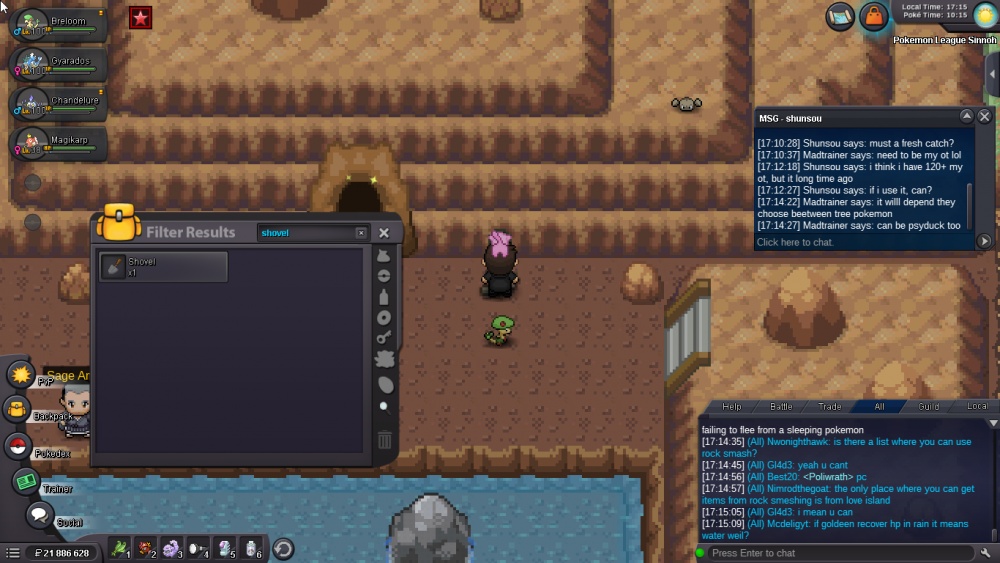Select Breloom in the party list
Image resolution: width=1000 pixels, height=563 pixels.
tap(58, 24)
